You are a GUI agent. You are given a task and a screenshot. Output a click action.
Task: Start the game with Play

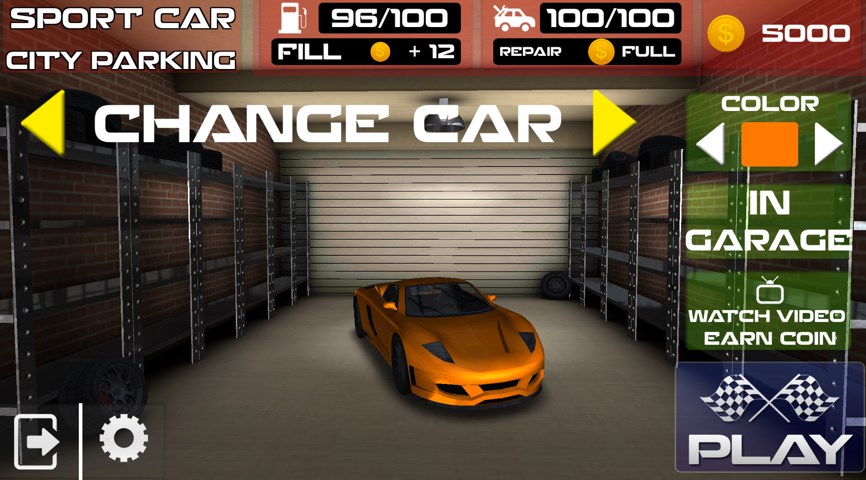[x=769, y=420]
